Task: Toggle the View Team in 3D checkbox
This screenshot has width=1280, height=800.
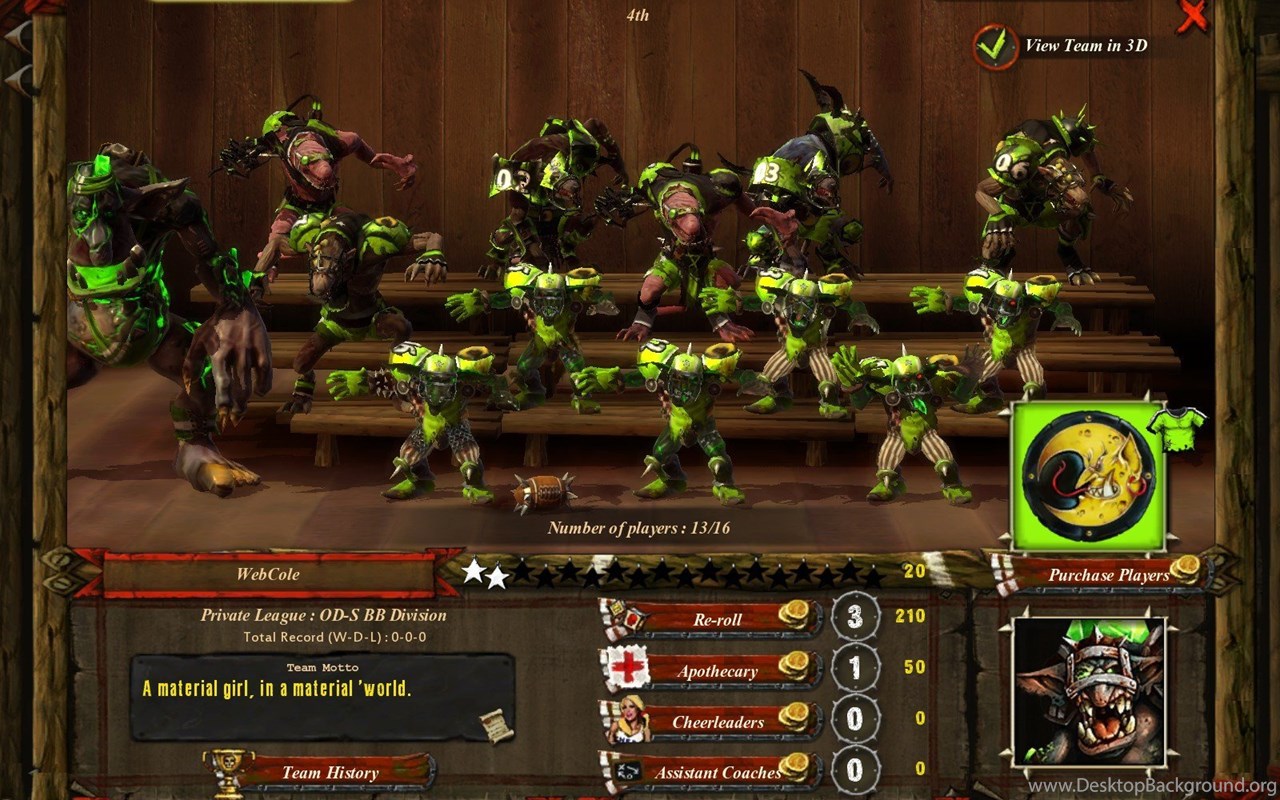Action: 991,46
